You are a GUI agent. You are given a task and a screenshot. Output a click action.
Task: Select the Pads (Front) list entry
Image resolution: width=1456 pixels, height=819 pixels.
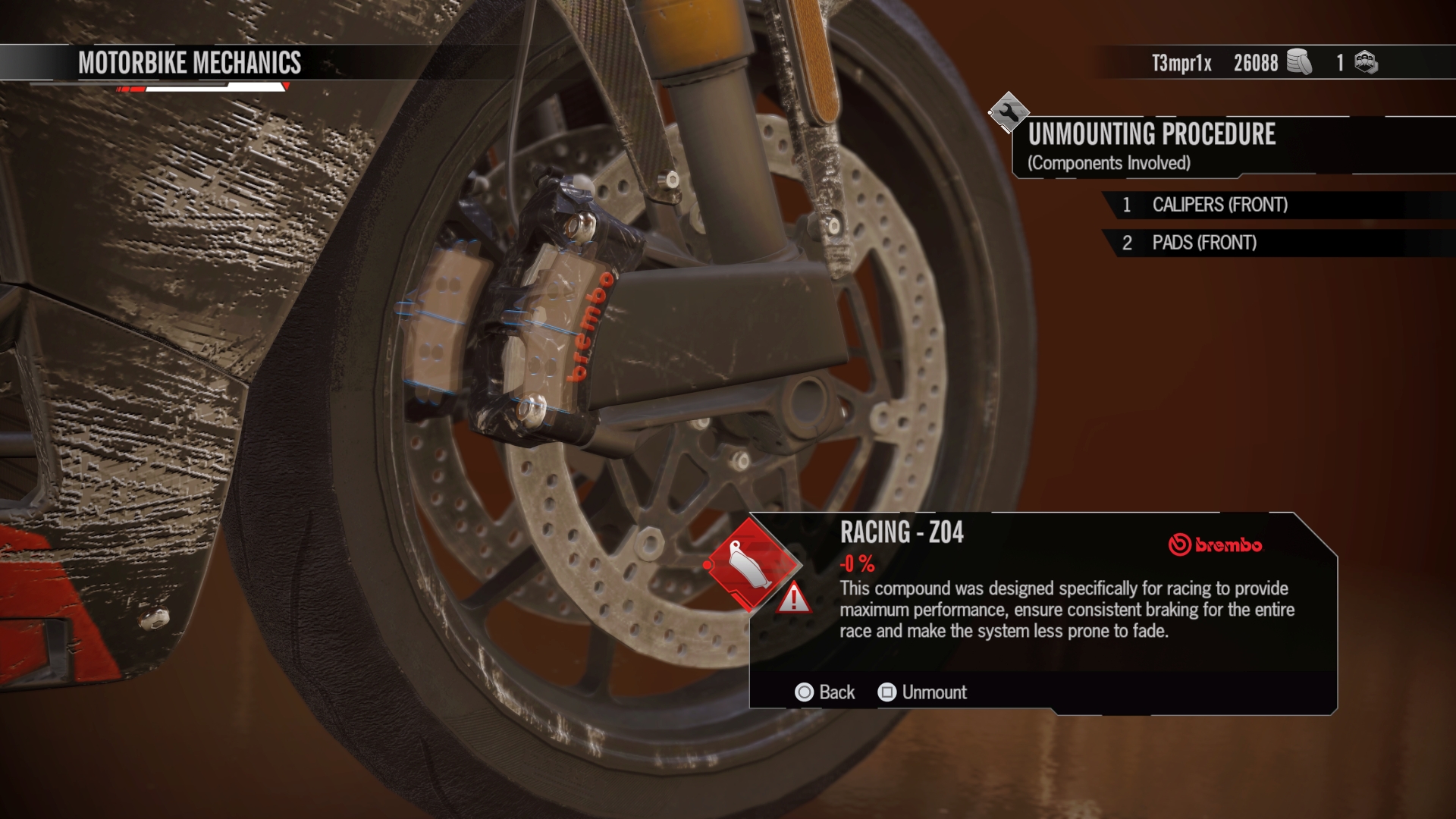coord(1202,243)
